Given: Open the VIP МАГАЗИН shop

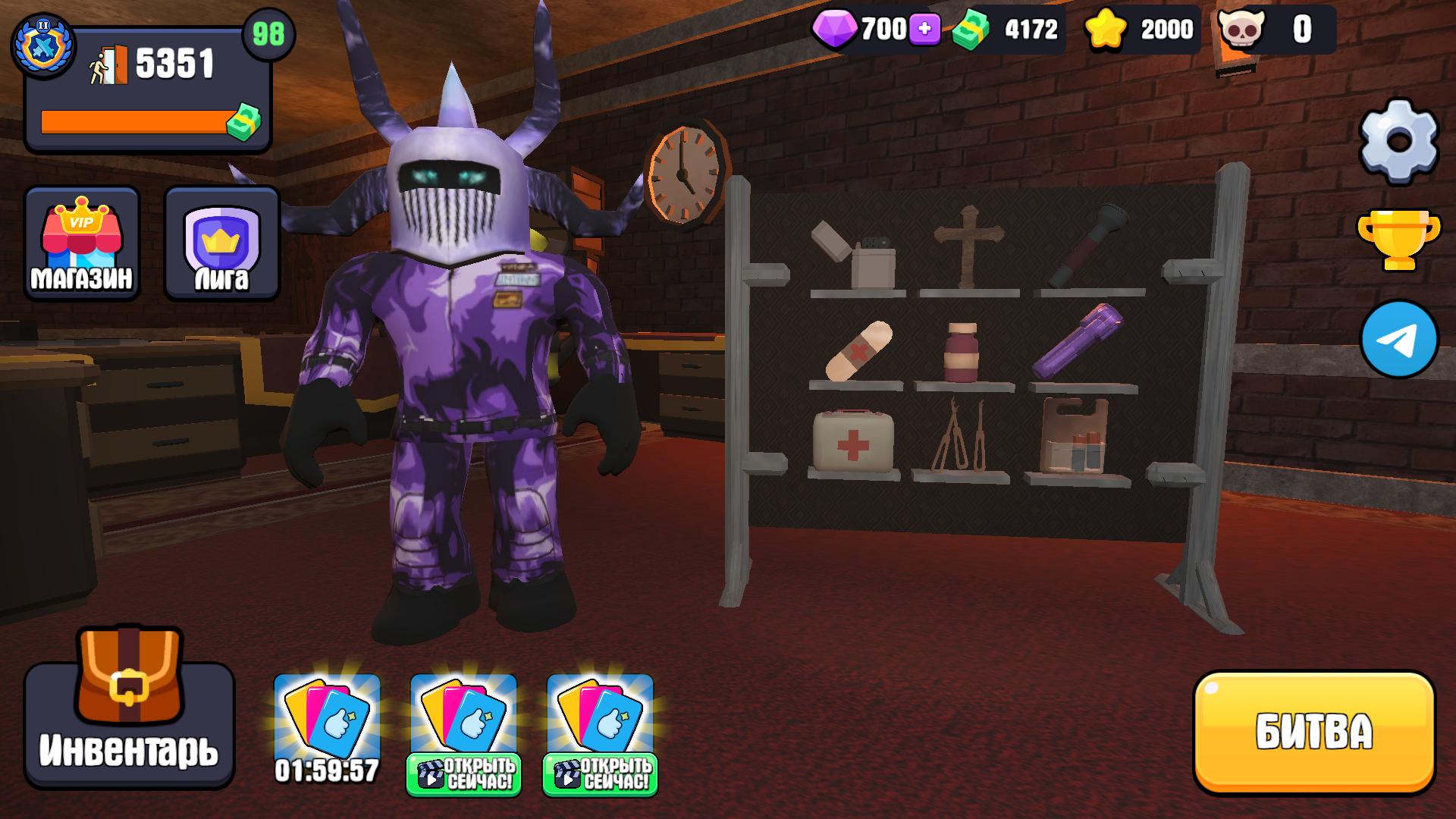Looking at the screenshot, I should [x=81, y=243].
